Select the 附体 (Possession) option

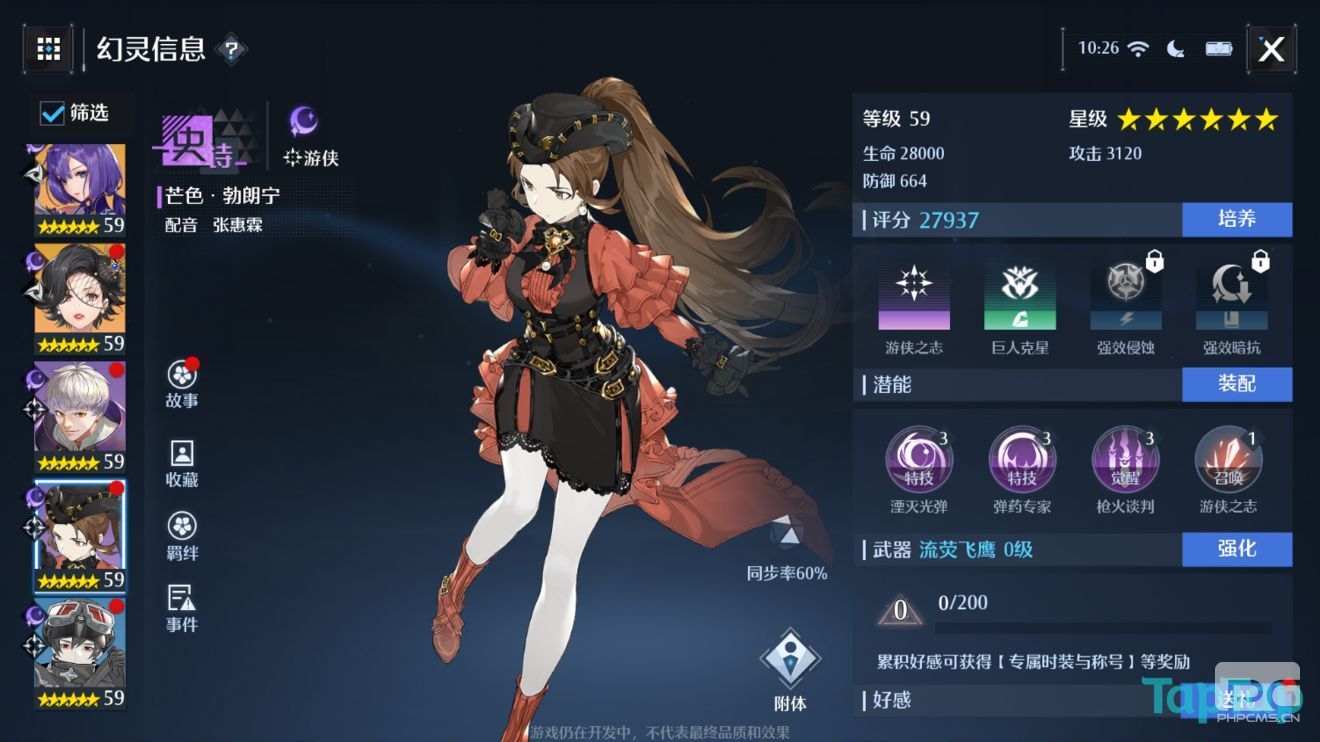pyautogui.click(x=790, y=657)
